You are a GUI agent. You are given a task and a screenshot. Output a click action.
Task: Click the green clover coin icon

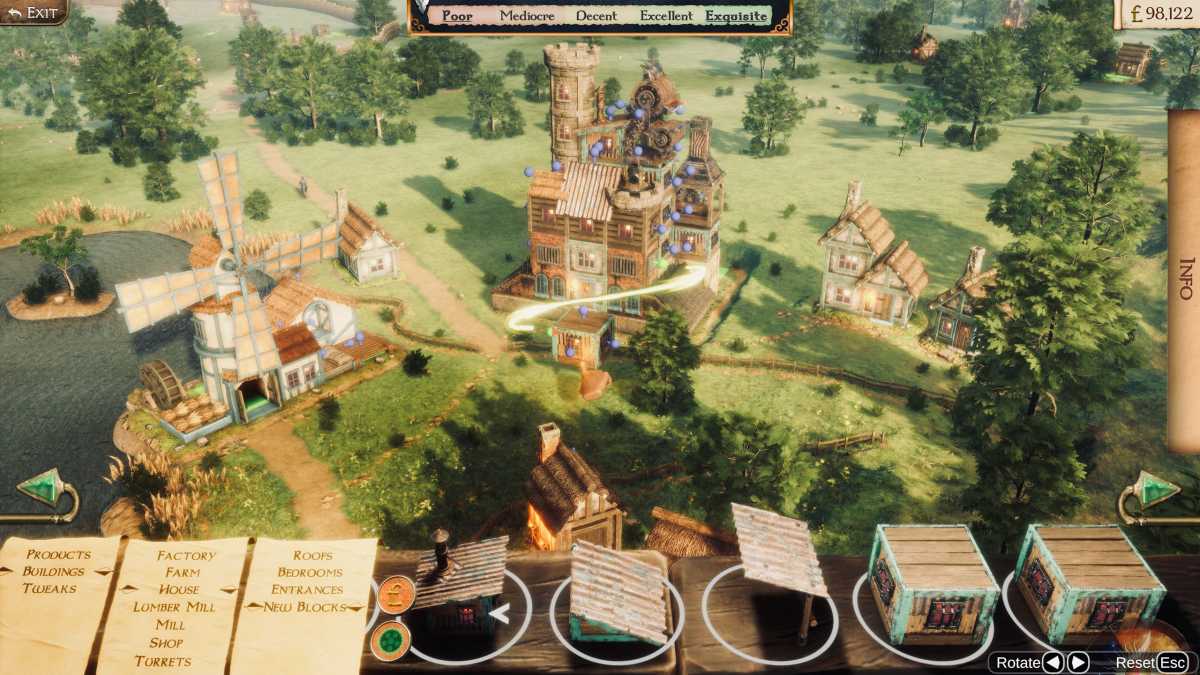point(390,641)
